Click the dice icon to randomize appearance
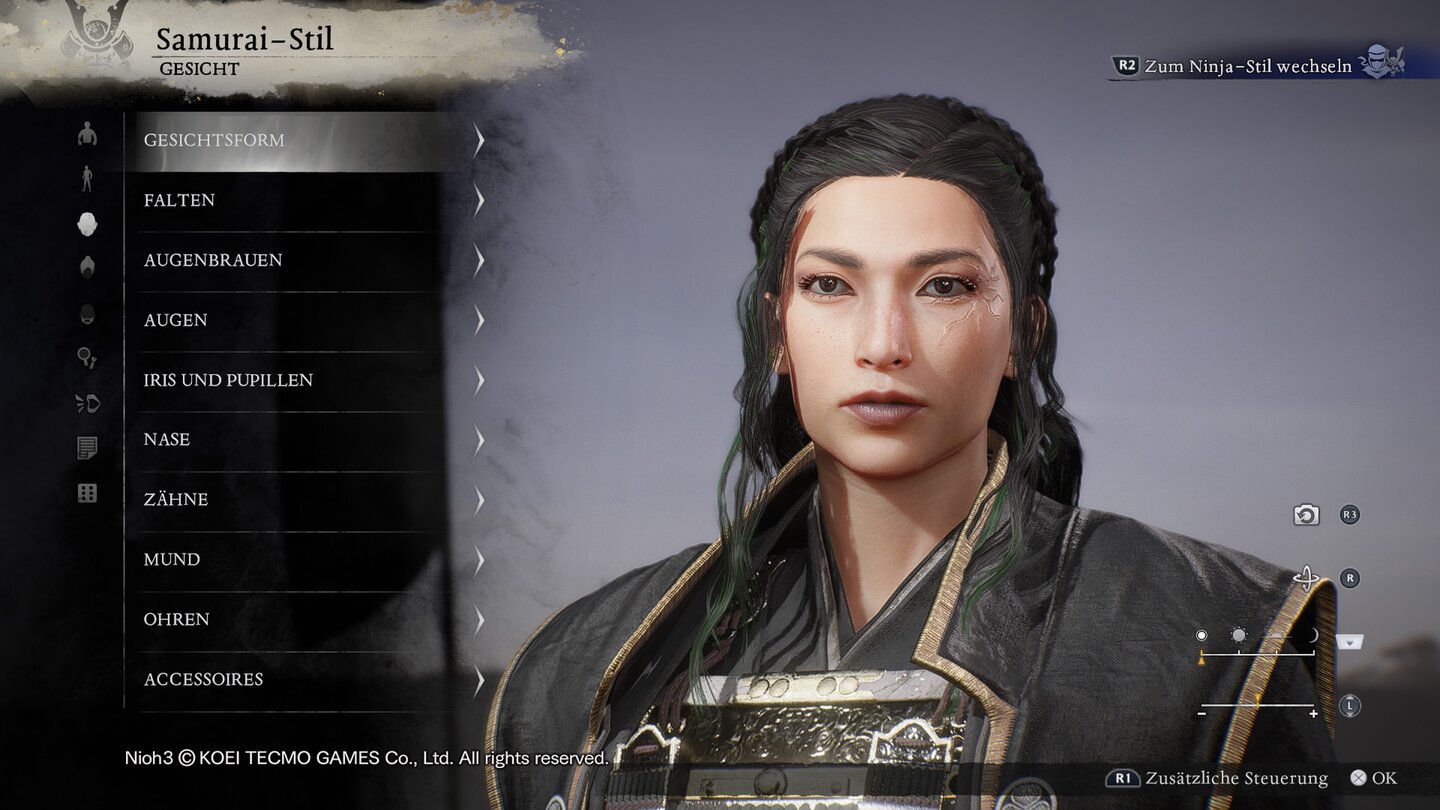Image resolution: width=1440 pixels, height=810 pixels. 88,492
